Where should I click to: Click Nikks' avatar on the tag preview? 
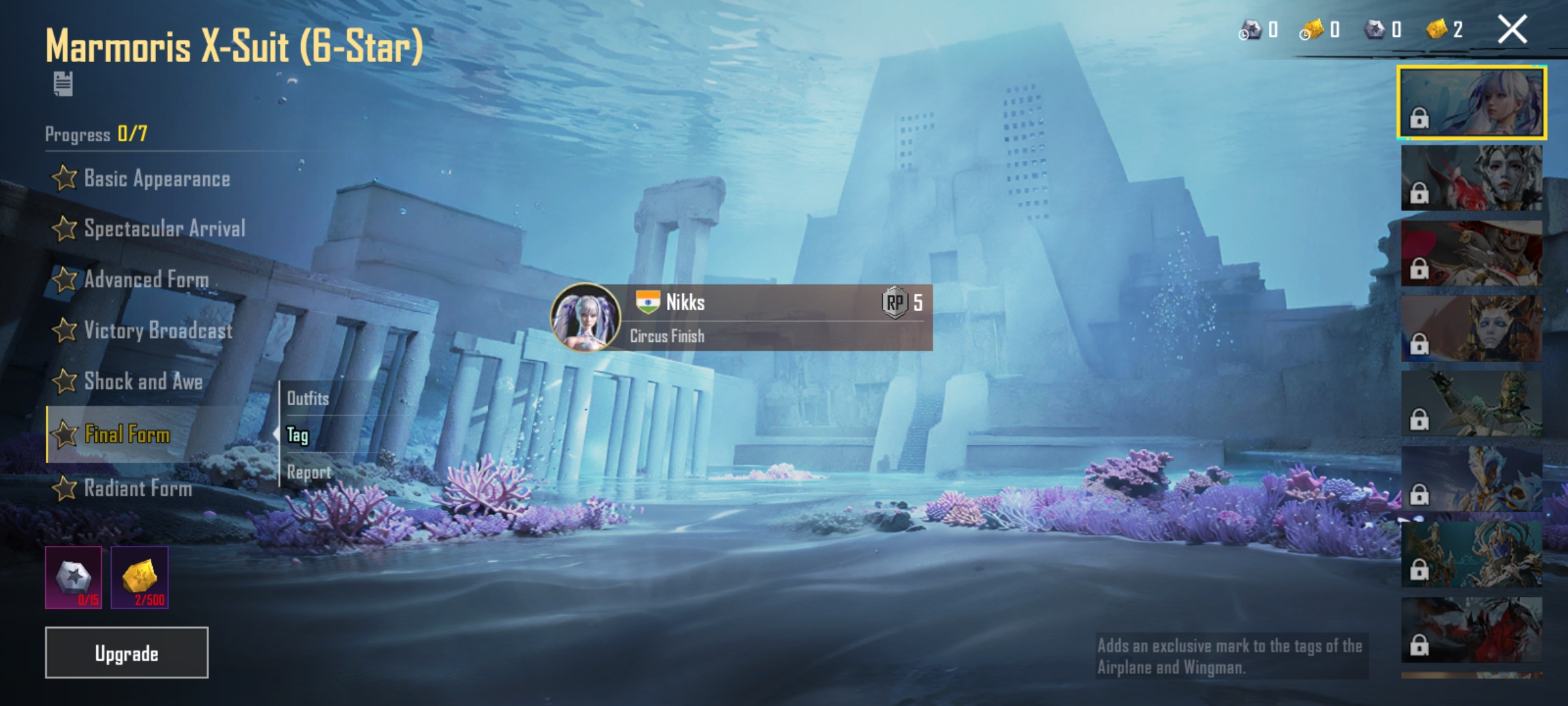(x=585, y=318)
